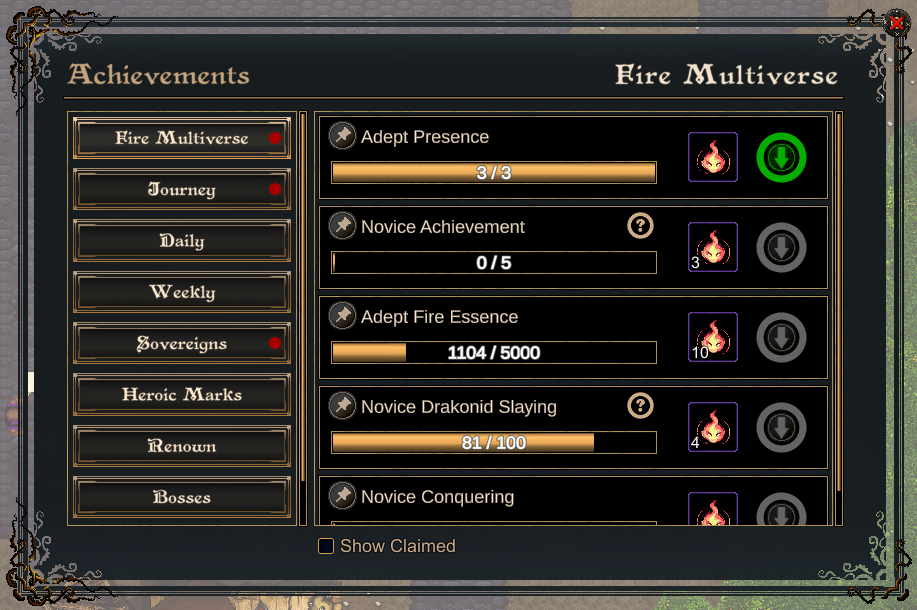Choose the Bosses category

(182, 498)
